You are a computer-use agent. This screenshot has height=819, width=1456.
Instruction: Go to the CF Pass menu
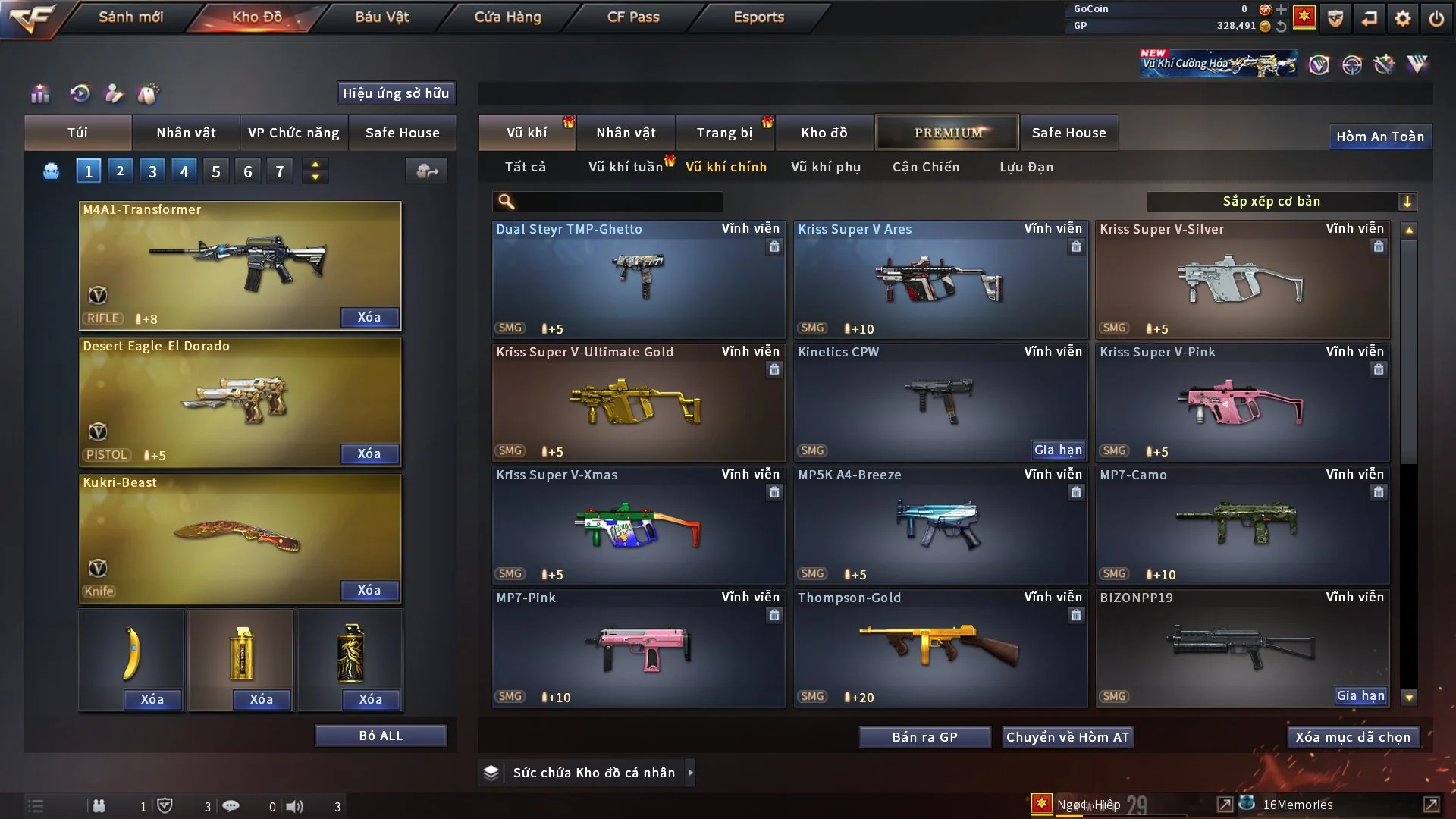pyautogui.click(x=633, y=17)
